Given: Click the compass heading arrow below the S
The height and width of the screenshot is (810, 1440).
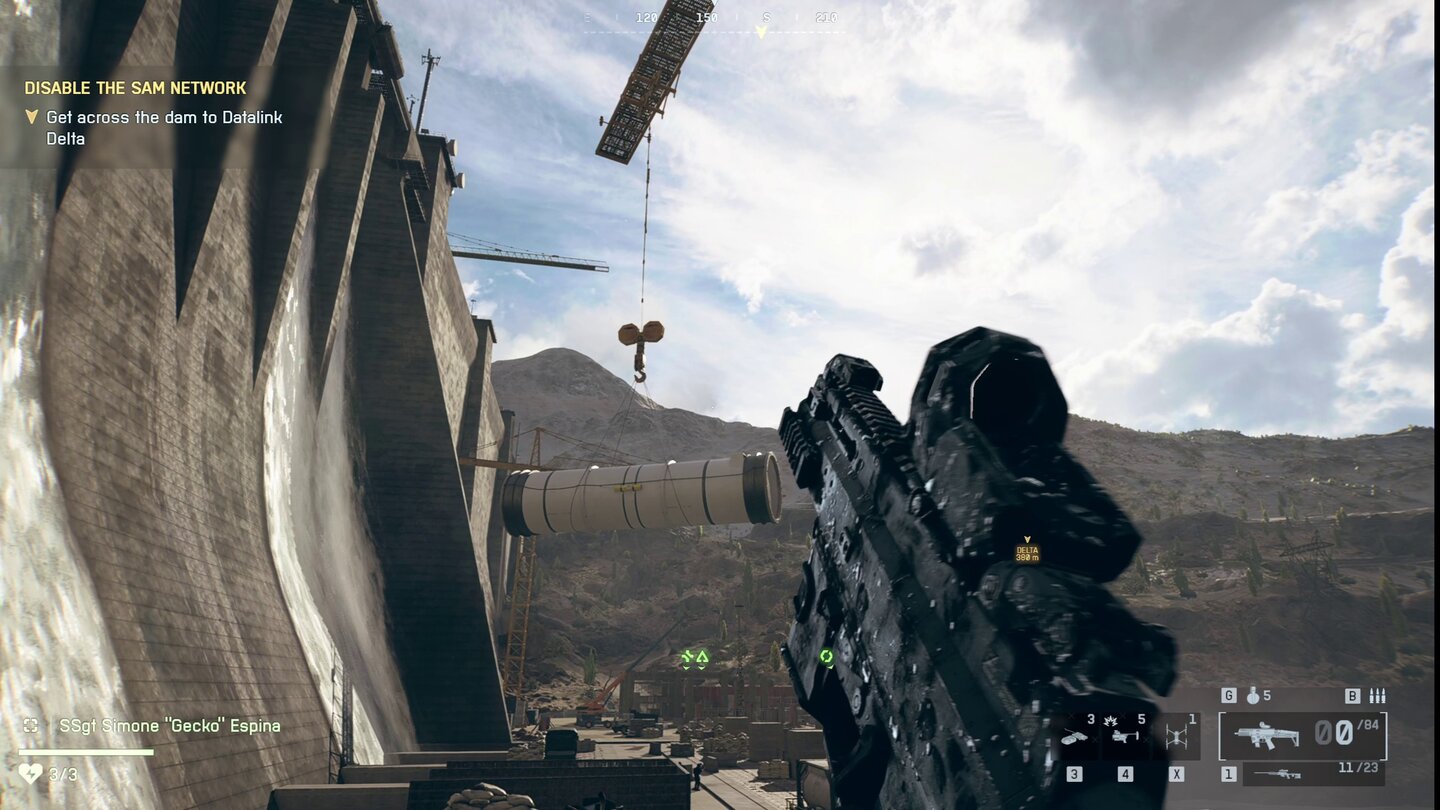Looking at the screenshot, I should pyautogui.click(x=763, y=31).
